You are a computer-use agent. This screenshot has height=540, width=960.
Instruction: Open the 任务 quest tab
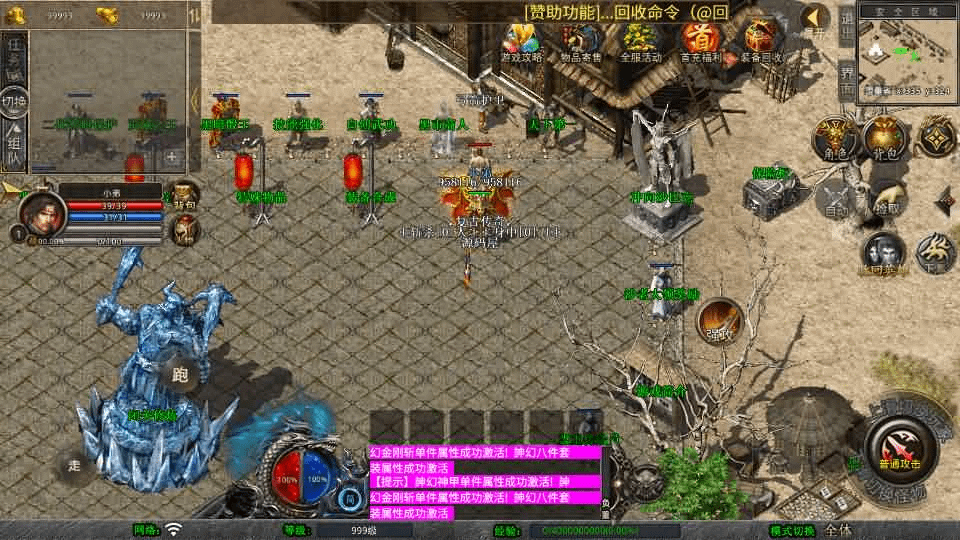click(14, 56)
